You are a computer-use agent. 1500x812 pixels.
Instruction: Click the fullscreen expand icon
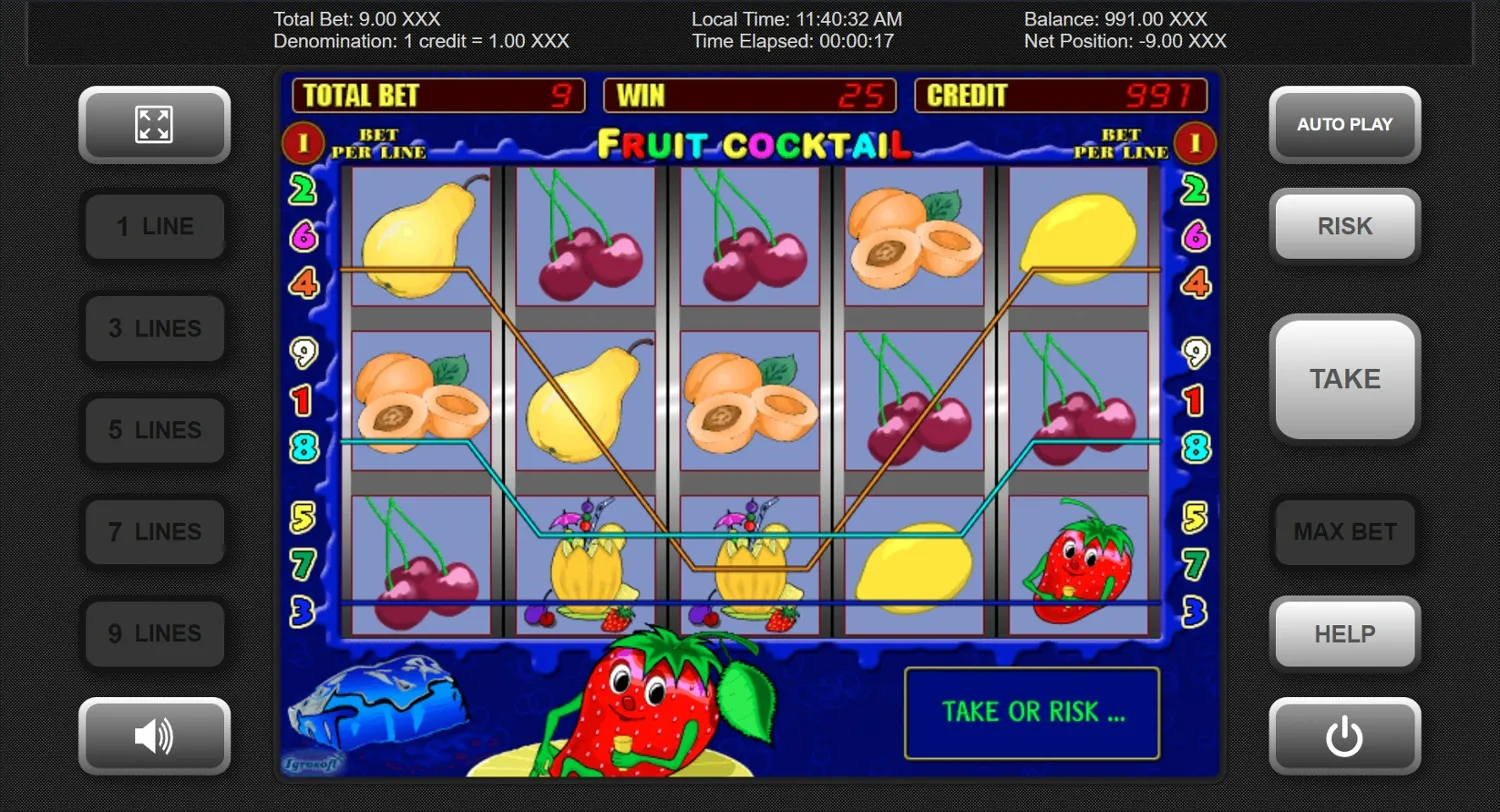tap(153, 124)
